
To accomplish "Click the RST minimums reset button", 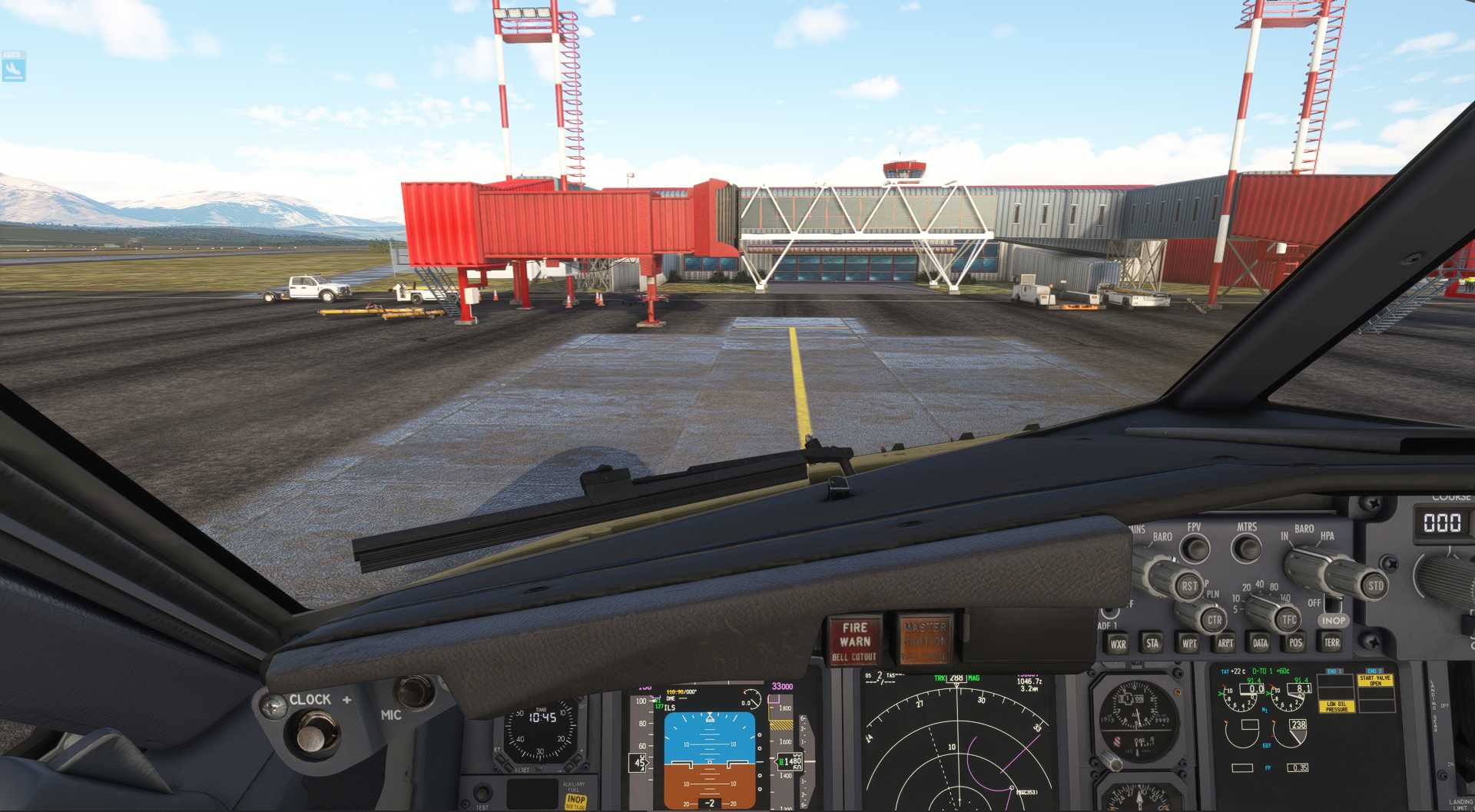I will click(x=1189, y=586).
